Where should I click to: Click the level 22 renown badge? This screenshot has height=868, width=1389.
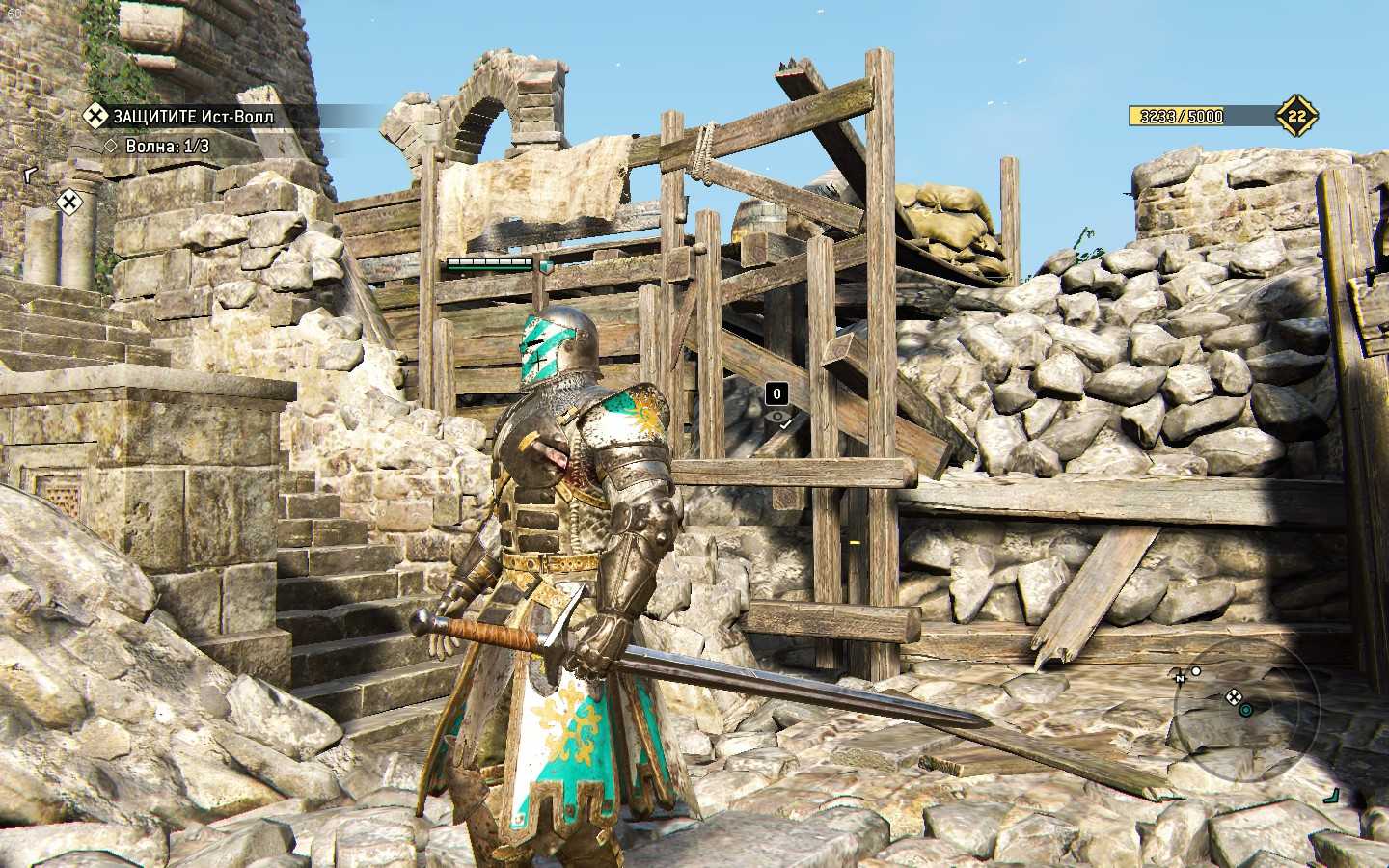(x=1296, y=117)
